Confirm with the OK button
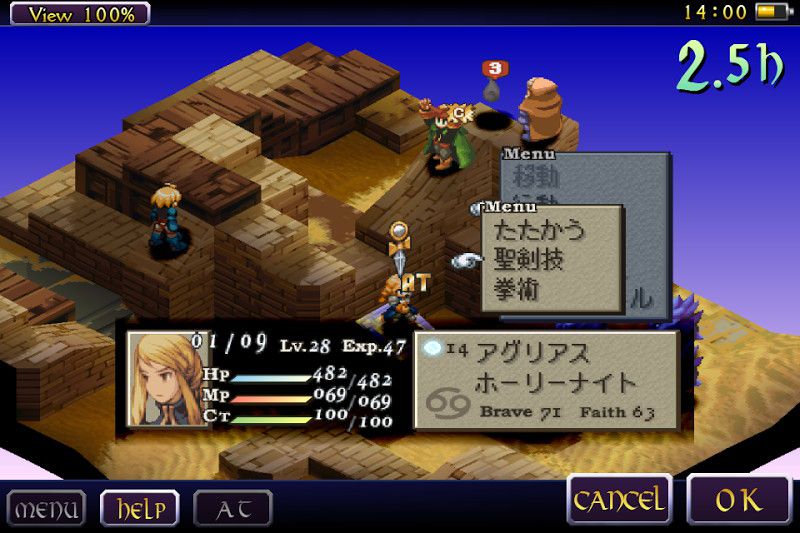This screenshot has width=800, height=533. pyautogui.click(x=738, y=499)
